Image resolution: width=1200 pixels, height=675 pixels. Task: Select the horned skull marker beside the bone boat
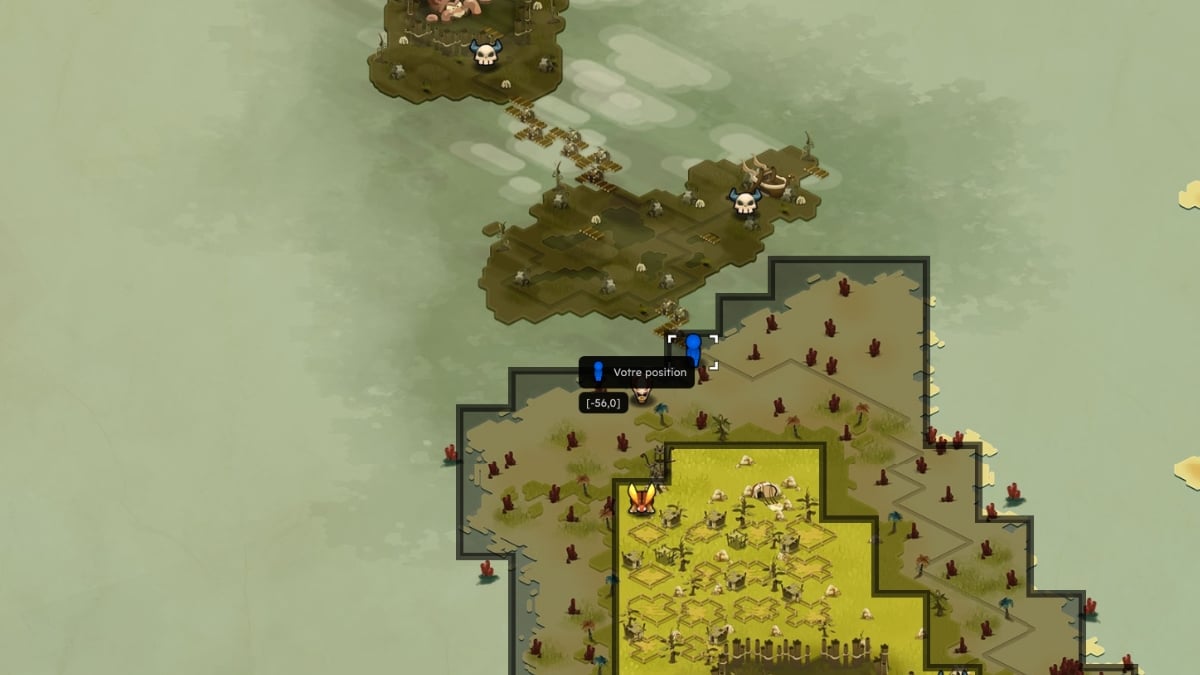(x=744, y=203)
